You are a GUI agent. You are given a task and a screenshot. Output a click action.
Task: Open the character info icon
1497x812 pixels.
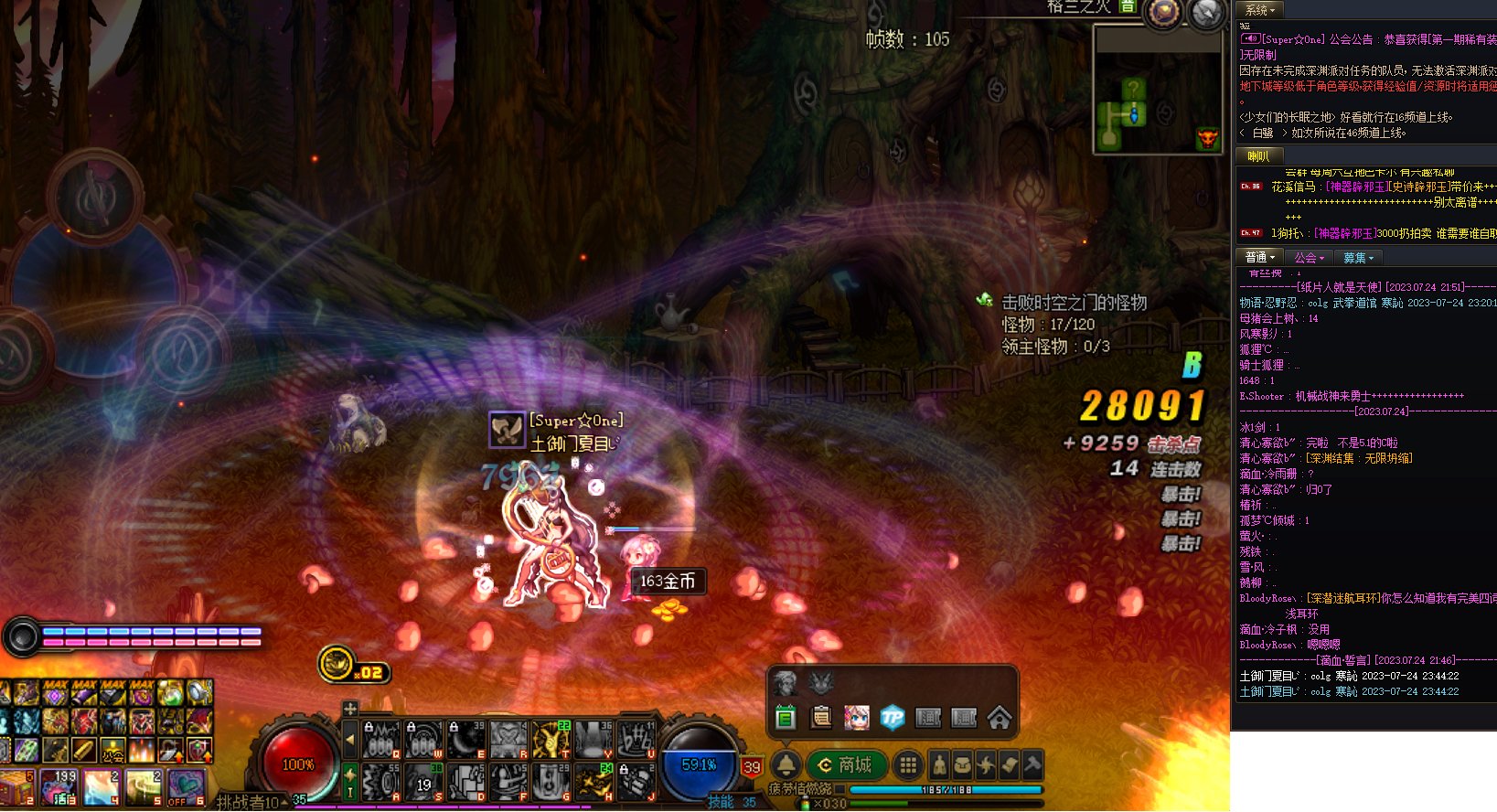coord(939,764)
